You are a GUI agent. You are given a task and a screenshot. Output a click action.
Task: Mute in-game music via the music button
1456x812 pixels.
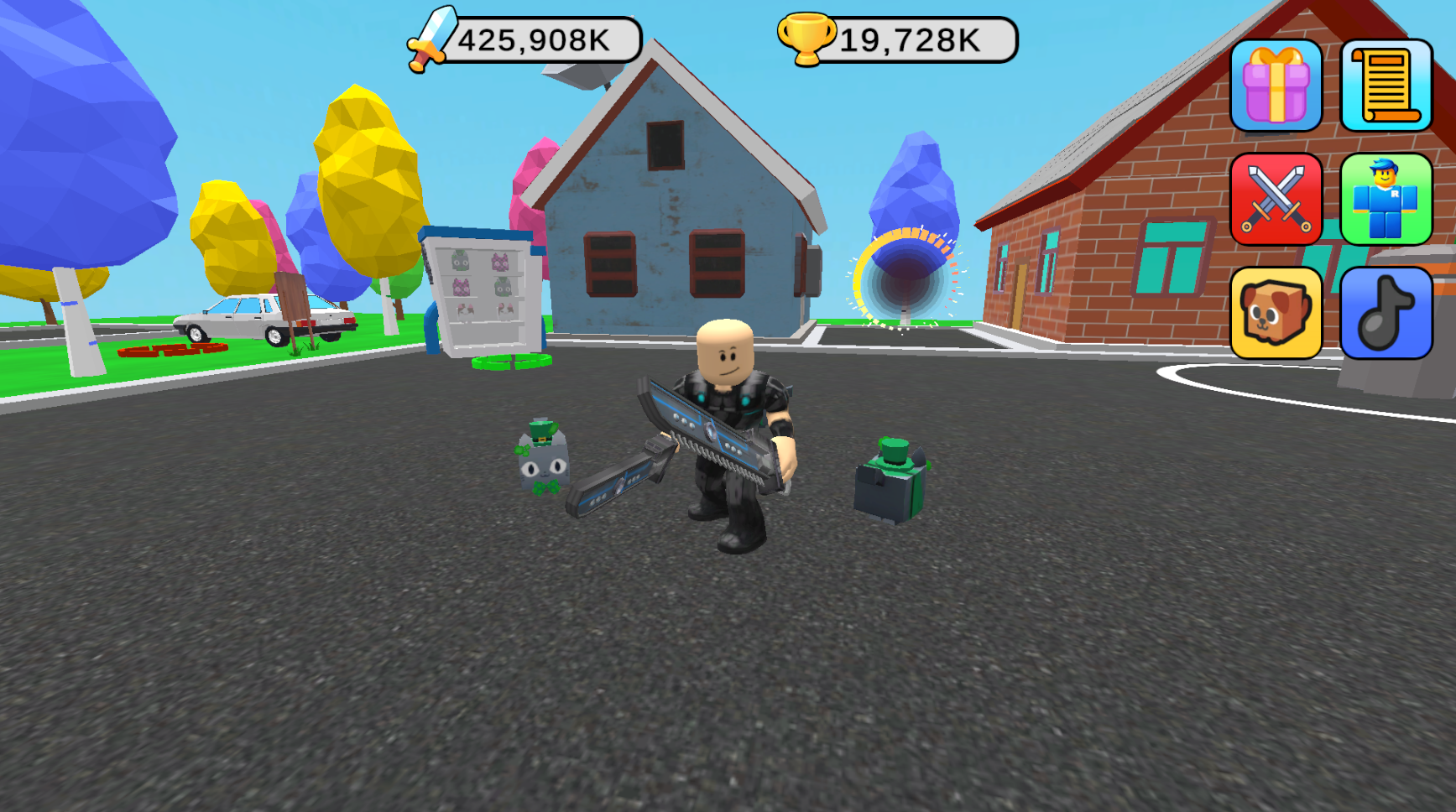pyautogui.click(x=1386, y=315)
